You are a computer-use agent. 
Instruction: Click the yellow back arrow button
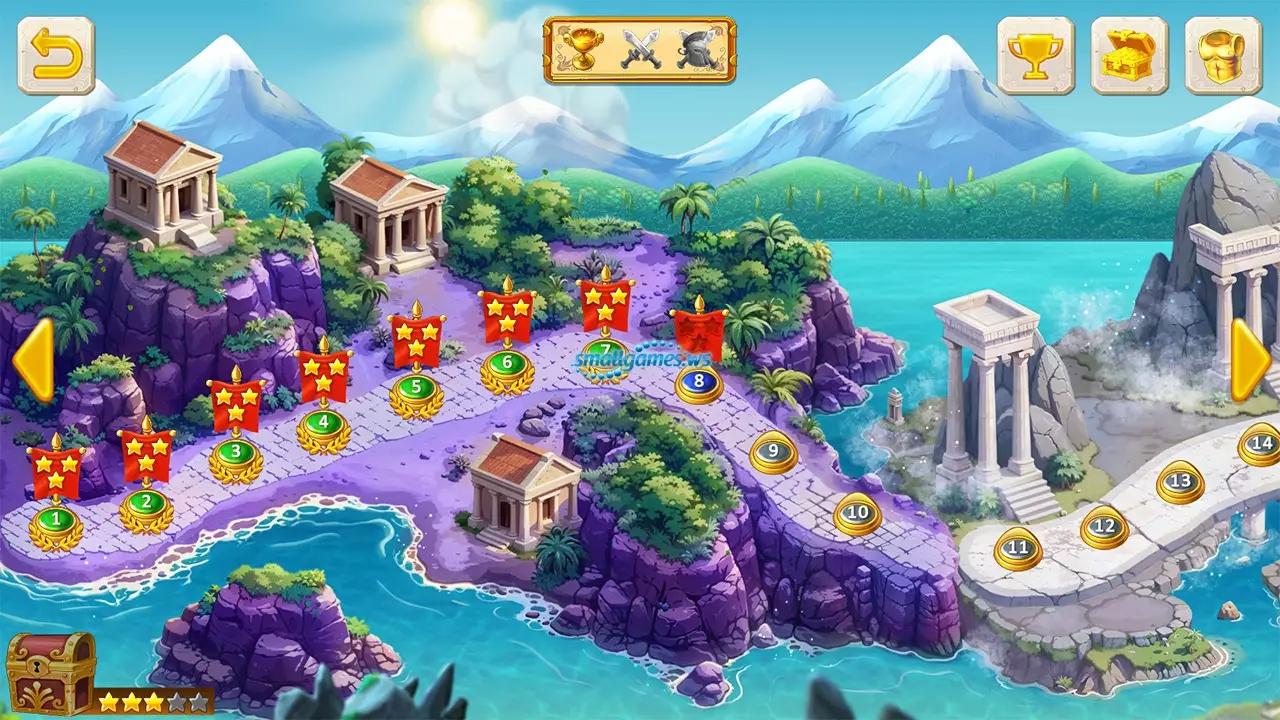click(56, 56)
